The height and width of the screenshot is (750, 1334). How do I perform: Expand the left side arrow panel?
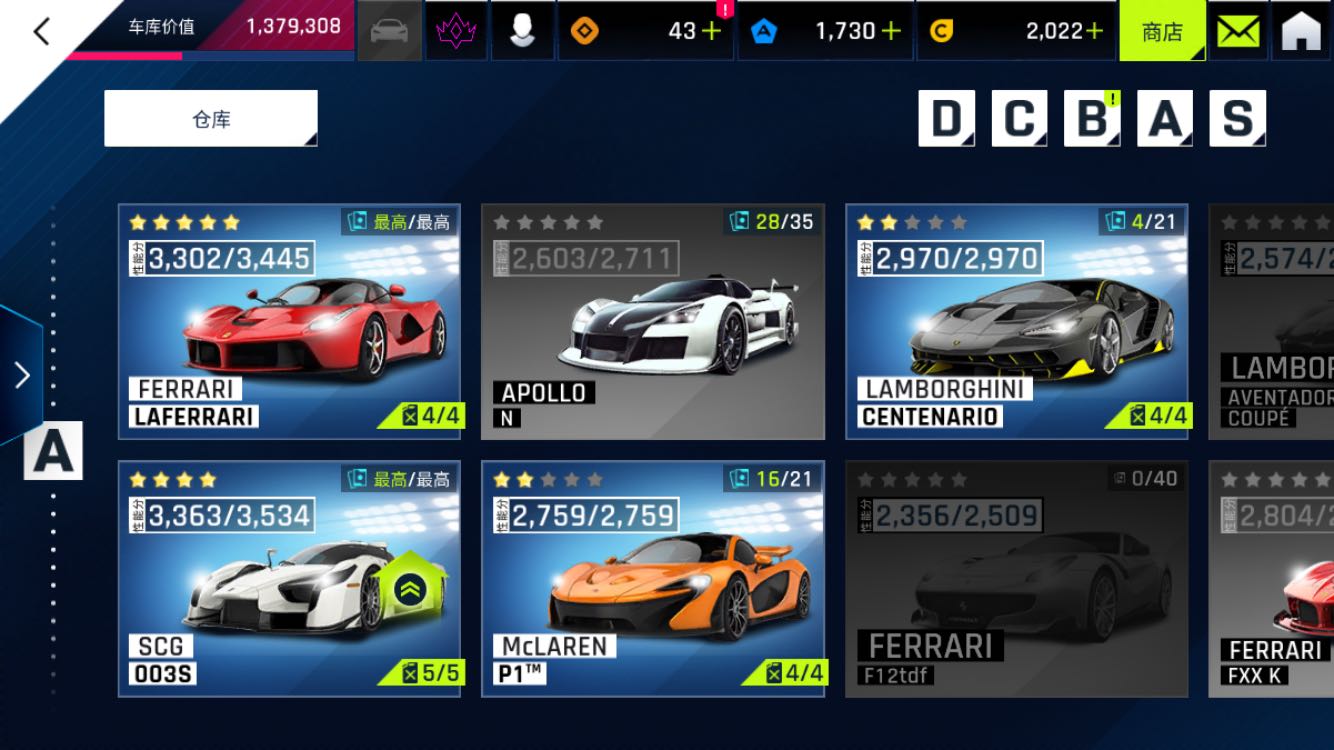pyautogui.click(x=21, y=375)
